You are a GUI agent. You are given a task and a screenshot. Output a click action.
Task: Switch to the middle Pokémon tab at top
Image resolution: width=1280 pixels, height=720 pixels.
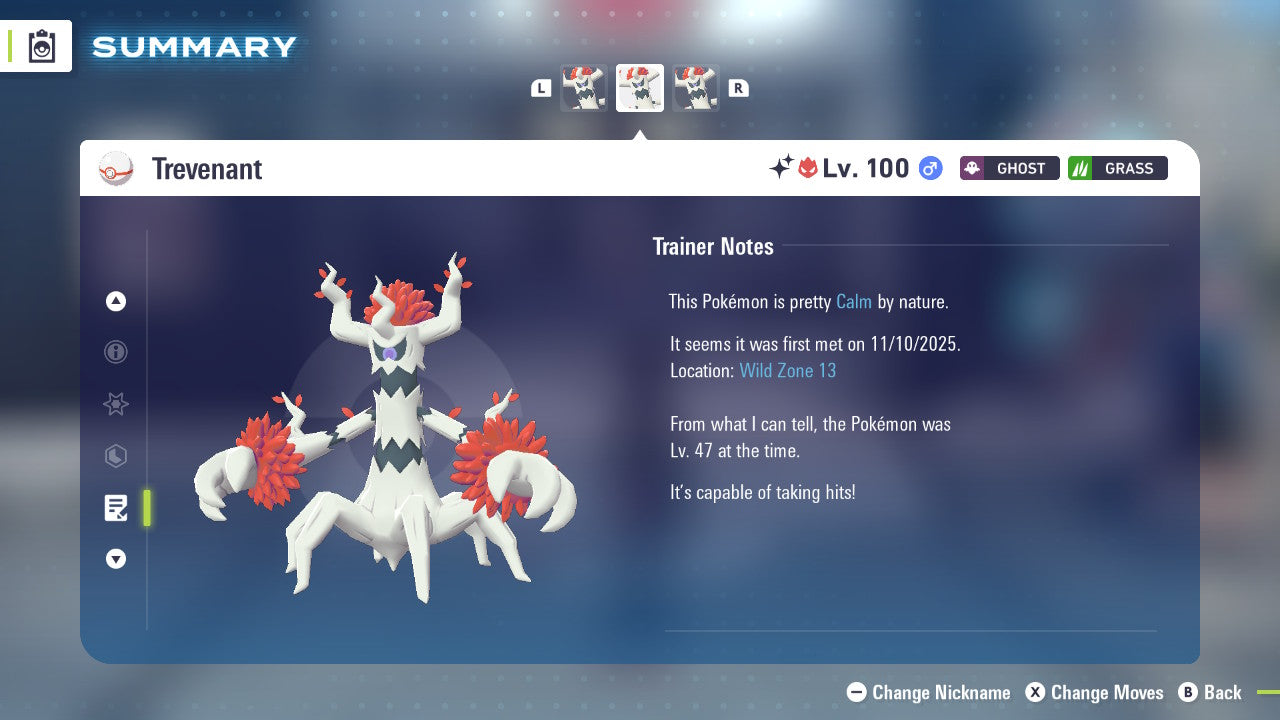(x=640, y=87)
